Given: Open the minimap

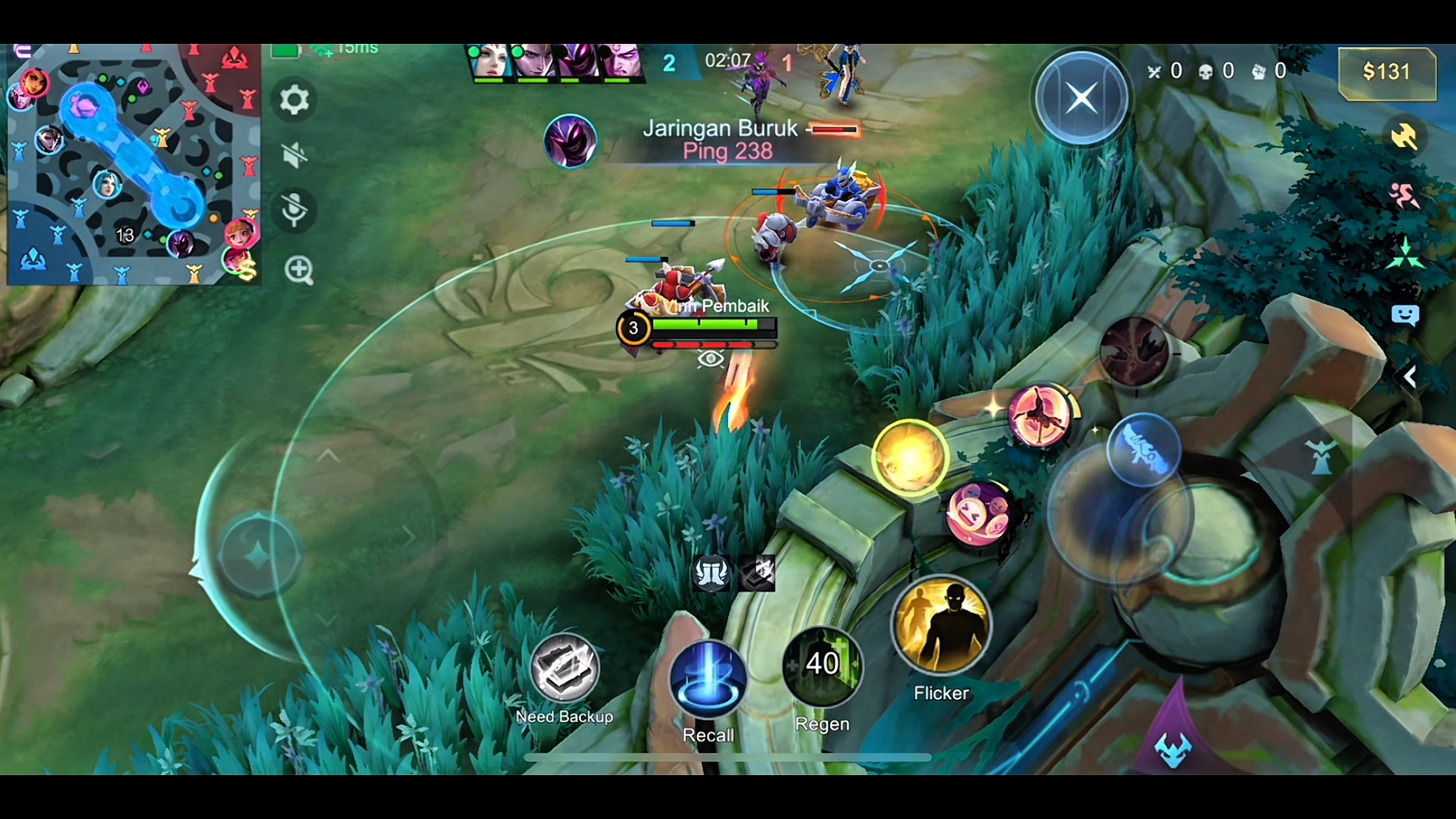Looking at the screenshot, I should tap(133, 164).
